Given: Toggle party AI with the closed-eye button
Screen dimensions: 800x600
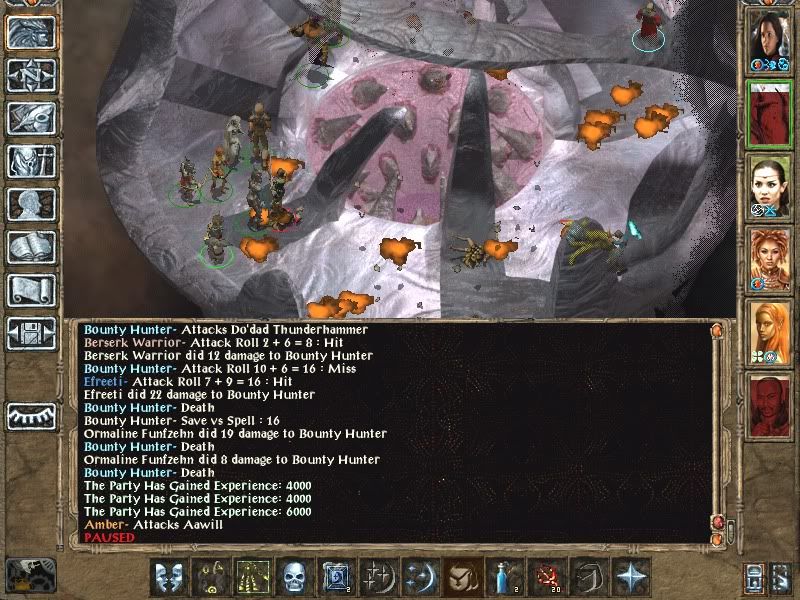Looking at the screenshot, I should pos(30,415).
